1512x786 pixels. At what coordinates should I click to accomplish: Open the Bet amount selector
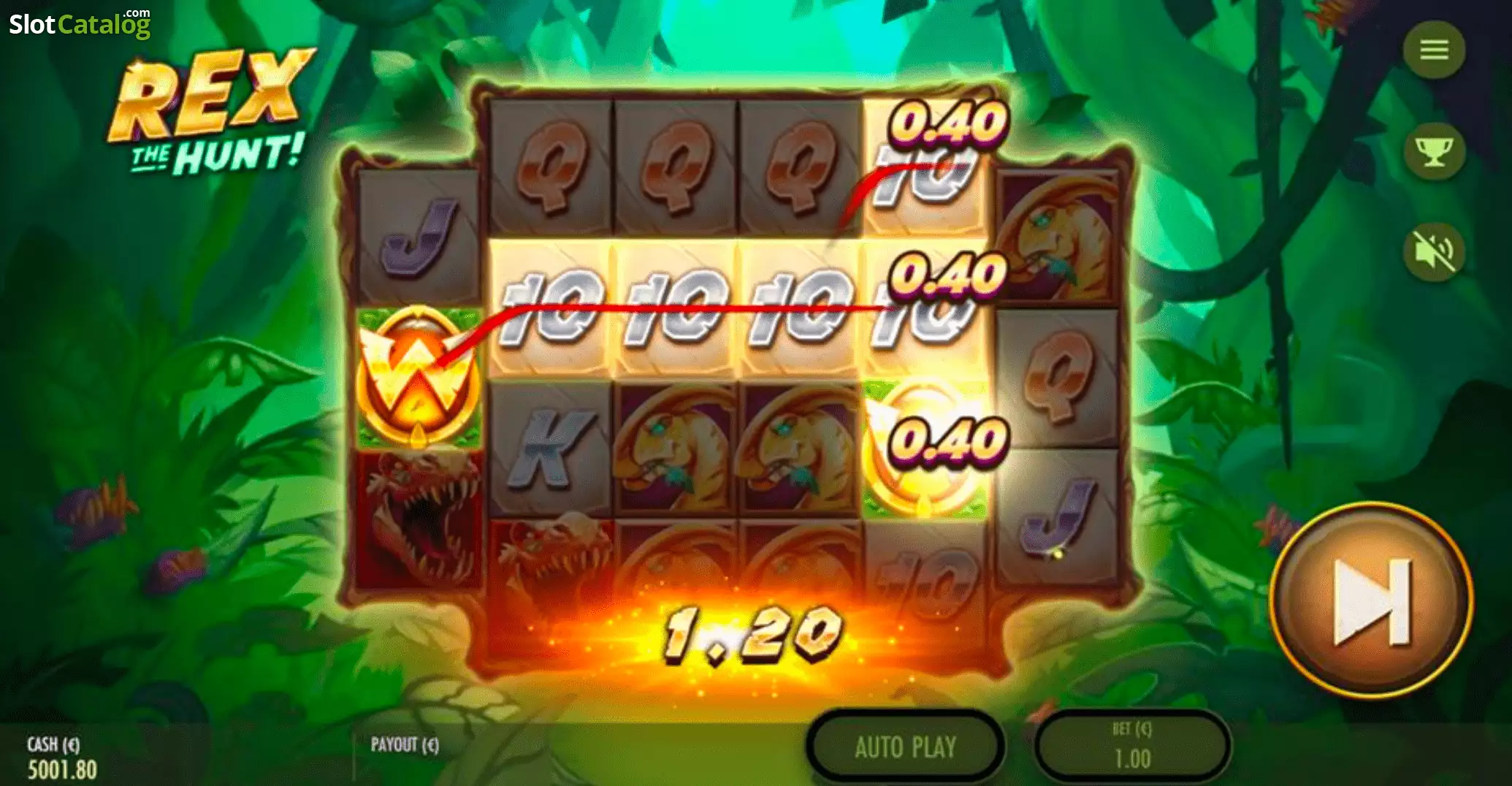(x=1132, y=747)
